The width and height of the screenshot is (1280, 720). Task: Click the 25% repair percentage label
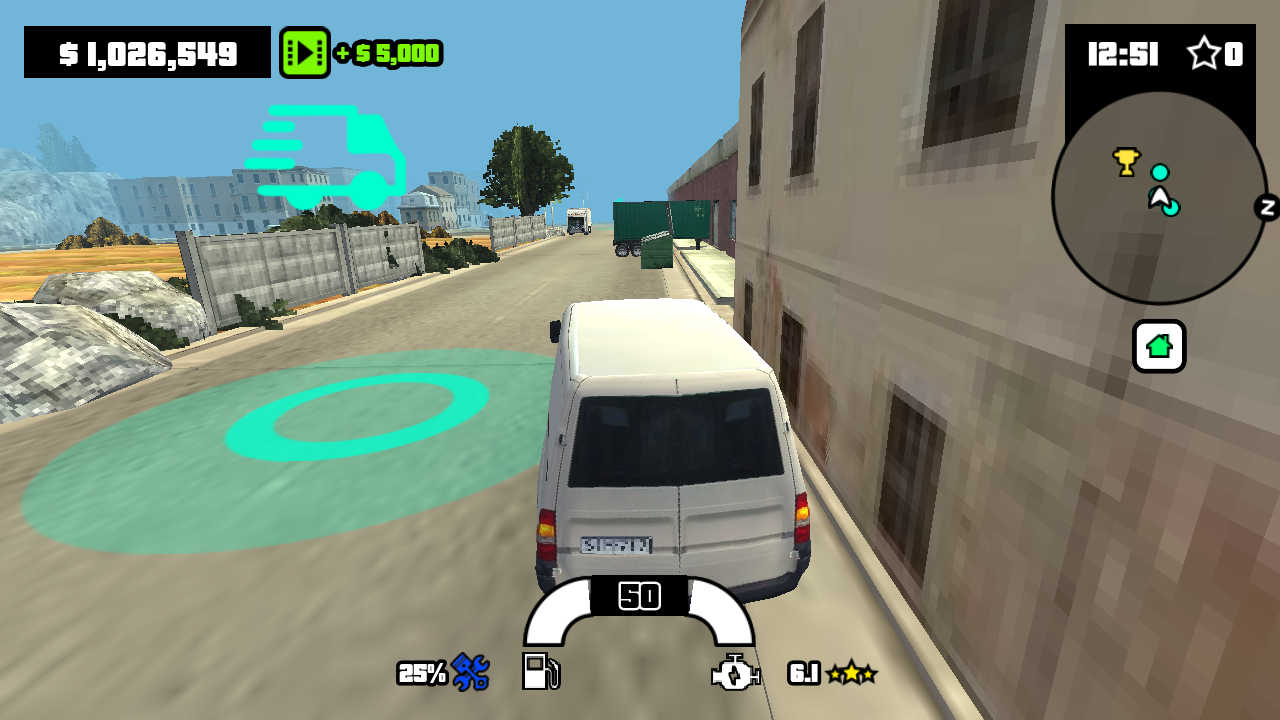tap(422, 673)
